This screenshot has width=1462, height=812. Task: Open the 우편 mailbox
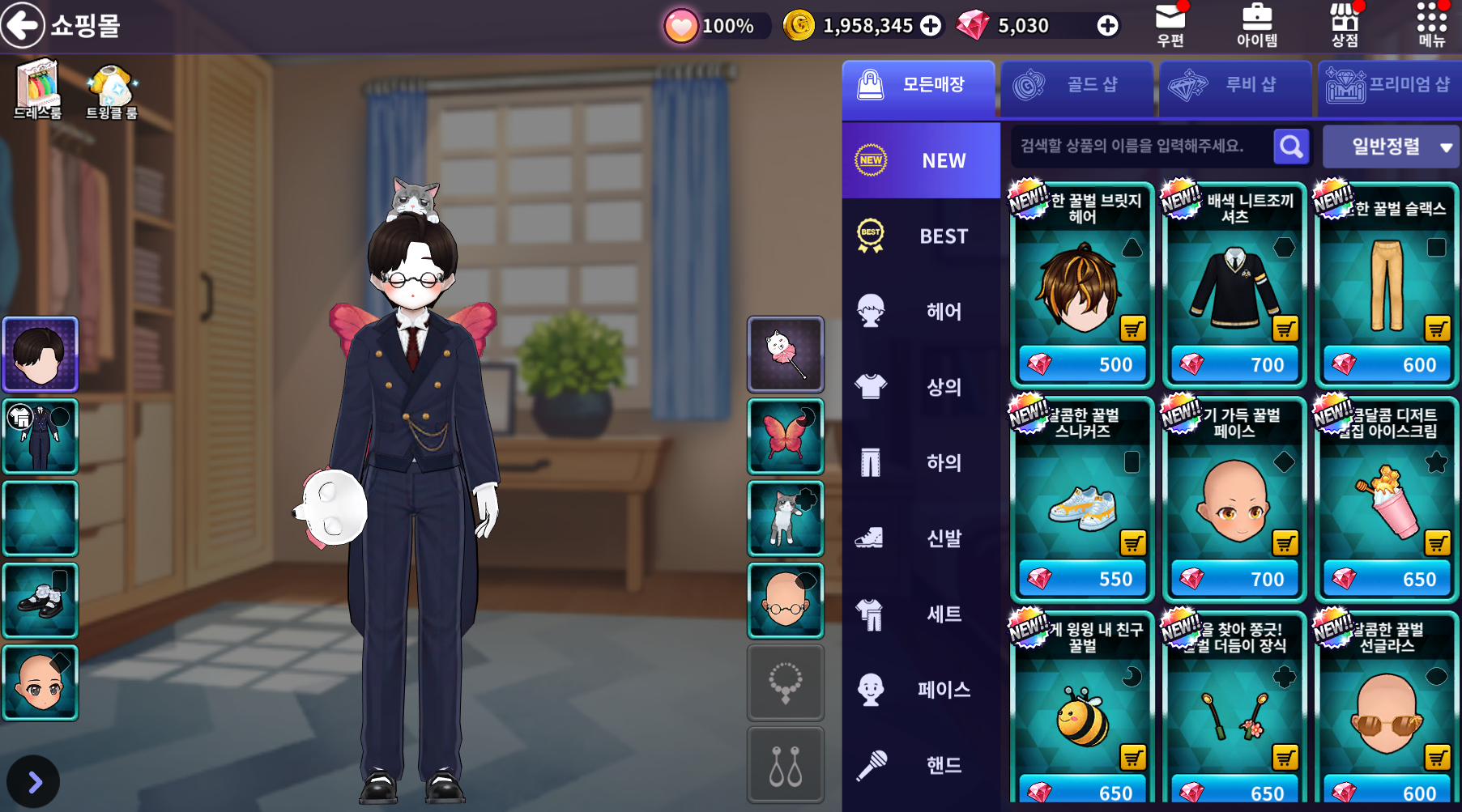coord(1170,25)
